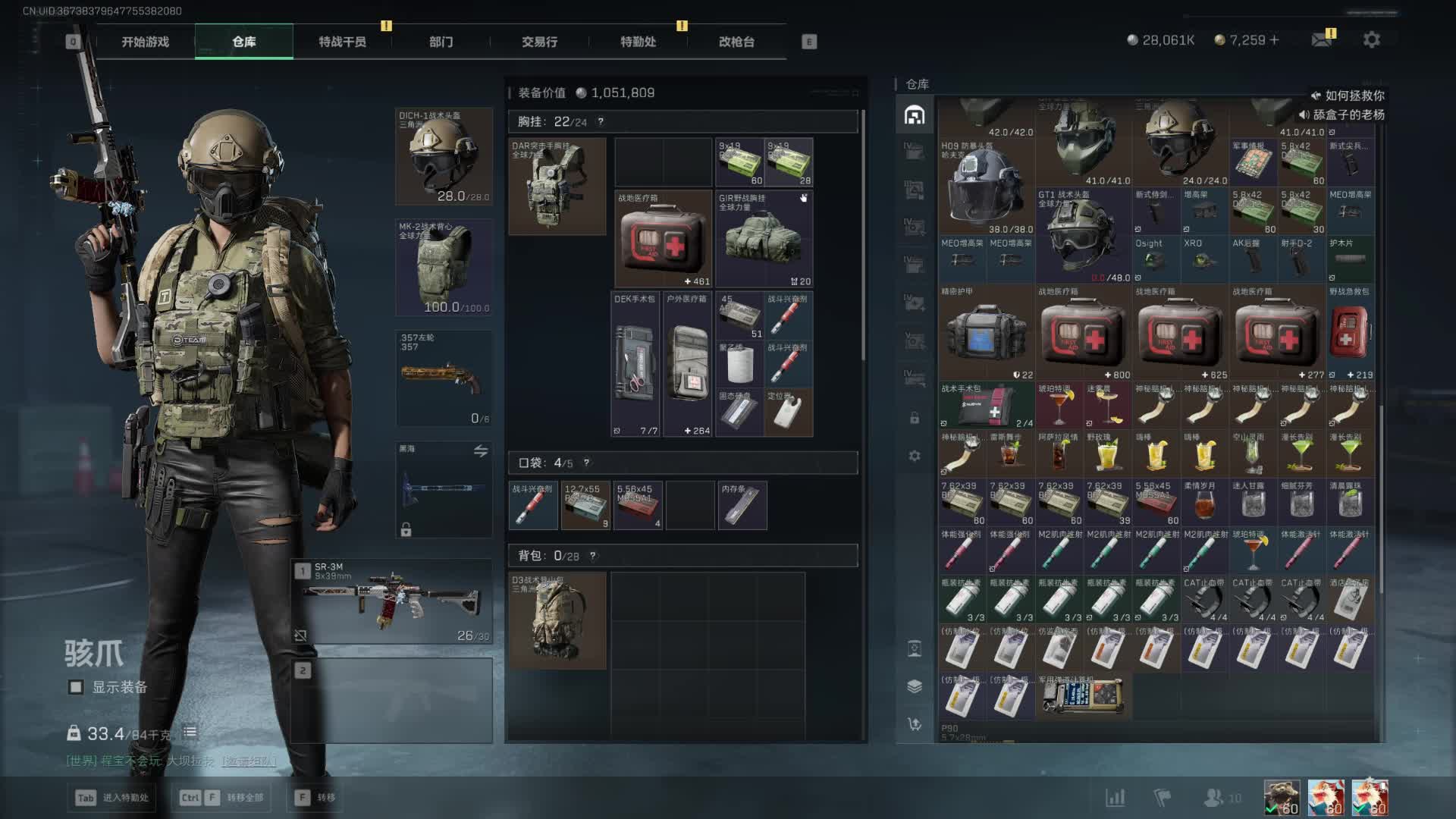Select the 部门 tab
1456x819 pixels.
click(x=441, y=42)
